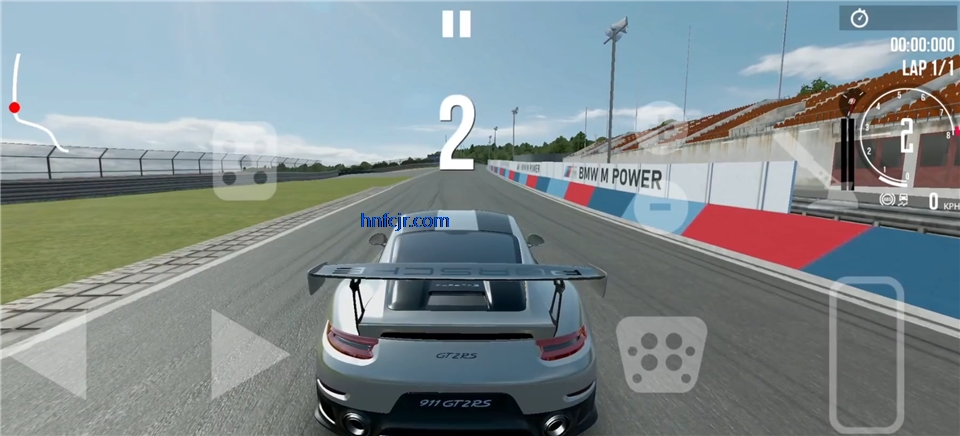Hit the brake pedal with dots

(661, 354)
